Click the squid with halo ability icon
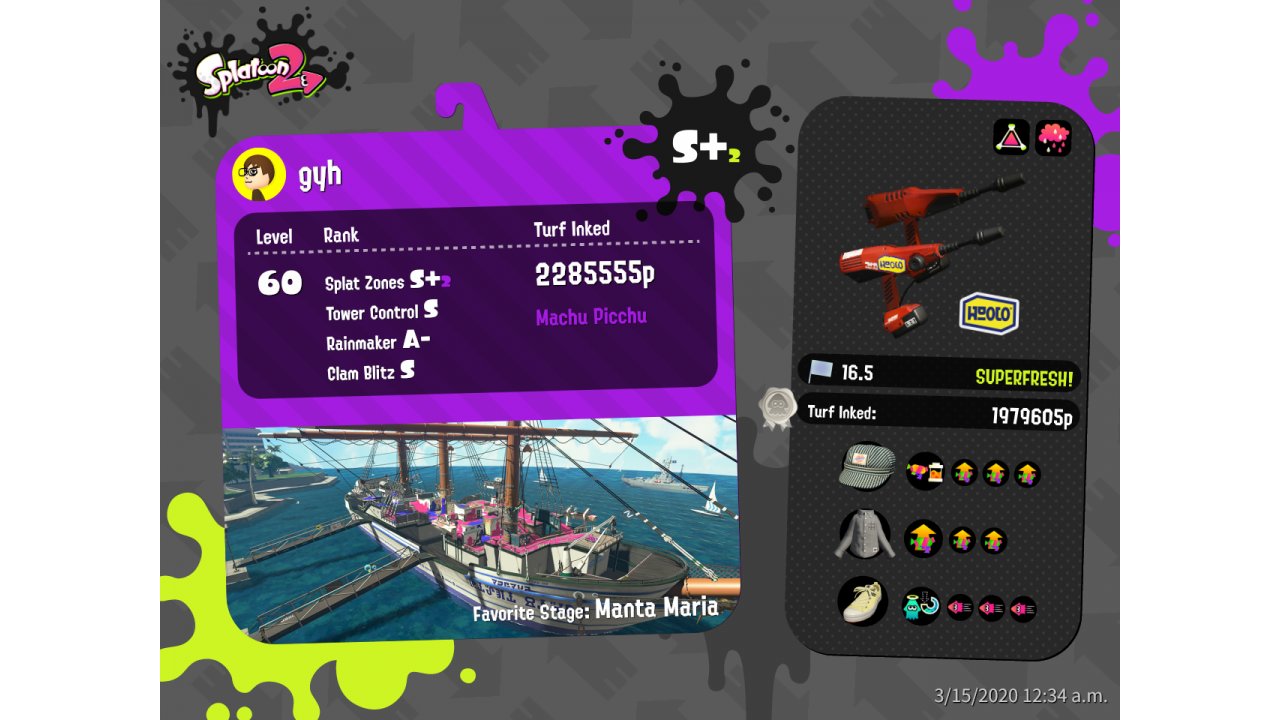This screenshot has width=1280, height=720. (x=921, y=606)
